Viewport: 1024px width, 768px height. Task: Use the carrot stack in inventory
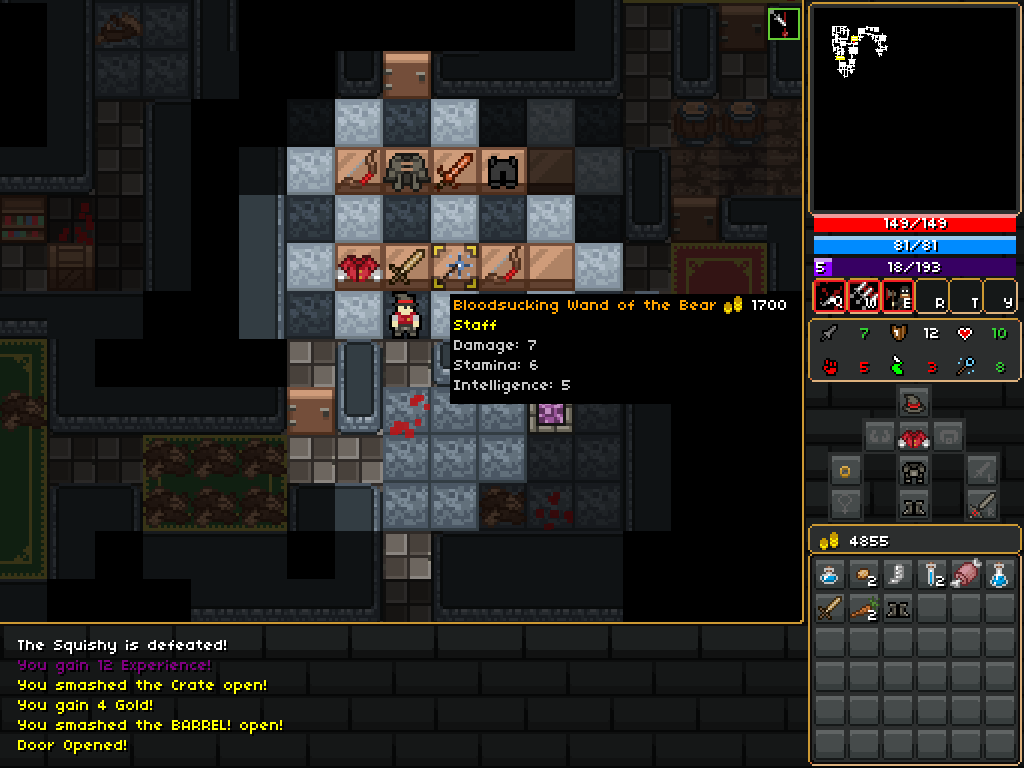(863, 609)
